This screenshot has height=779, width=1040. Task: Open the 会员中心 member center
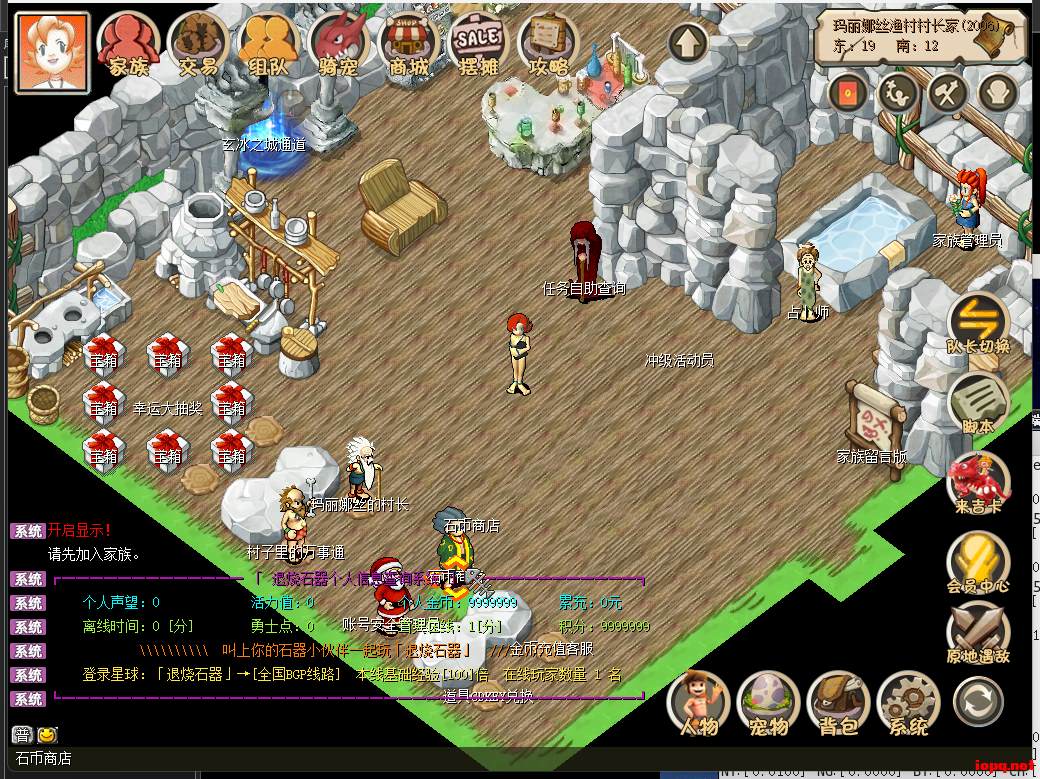977,563
